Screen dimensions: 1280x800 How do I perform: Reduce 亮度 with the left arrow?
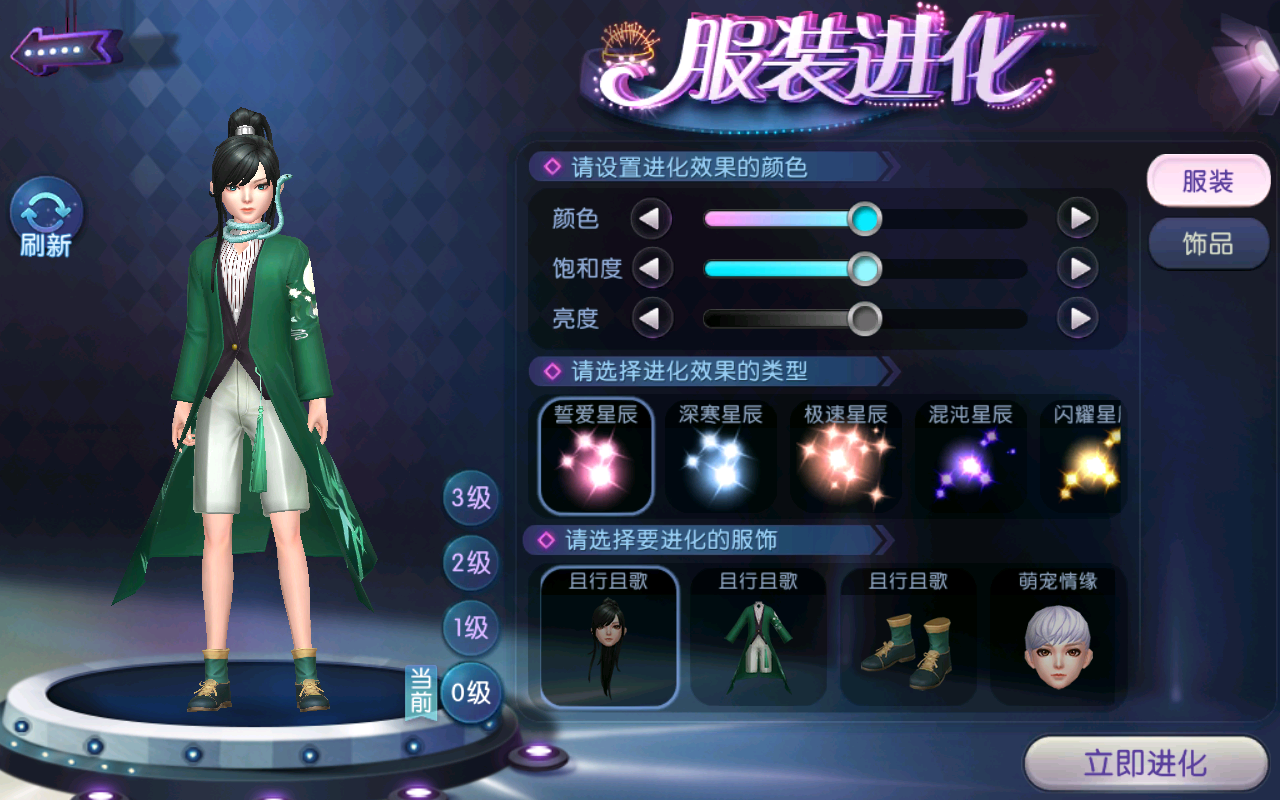click(651, 319)
